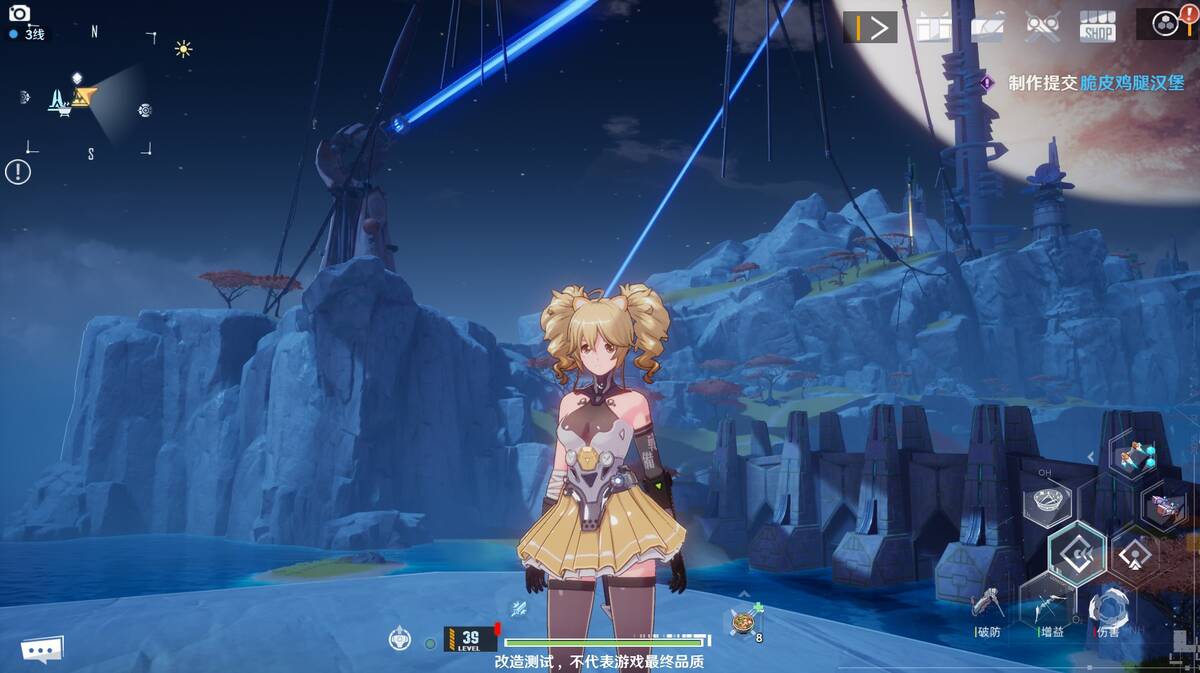This screenshot has height=673, width=1200.
Task: Use the food bowl quick item
Action: 742,623
